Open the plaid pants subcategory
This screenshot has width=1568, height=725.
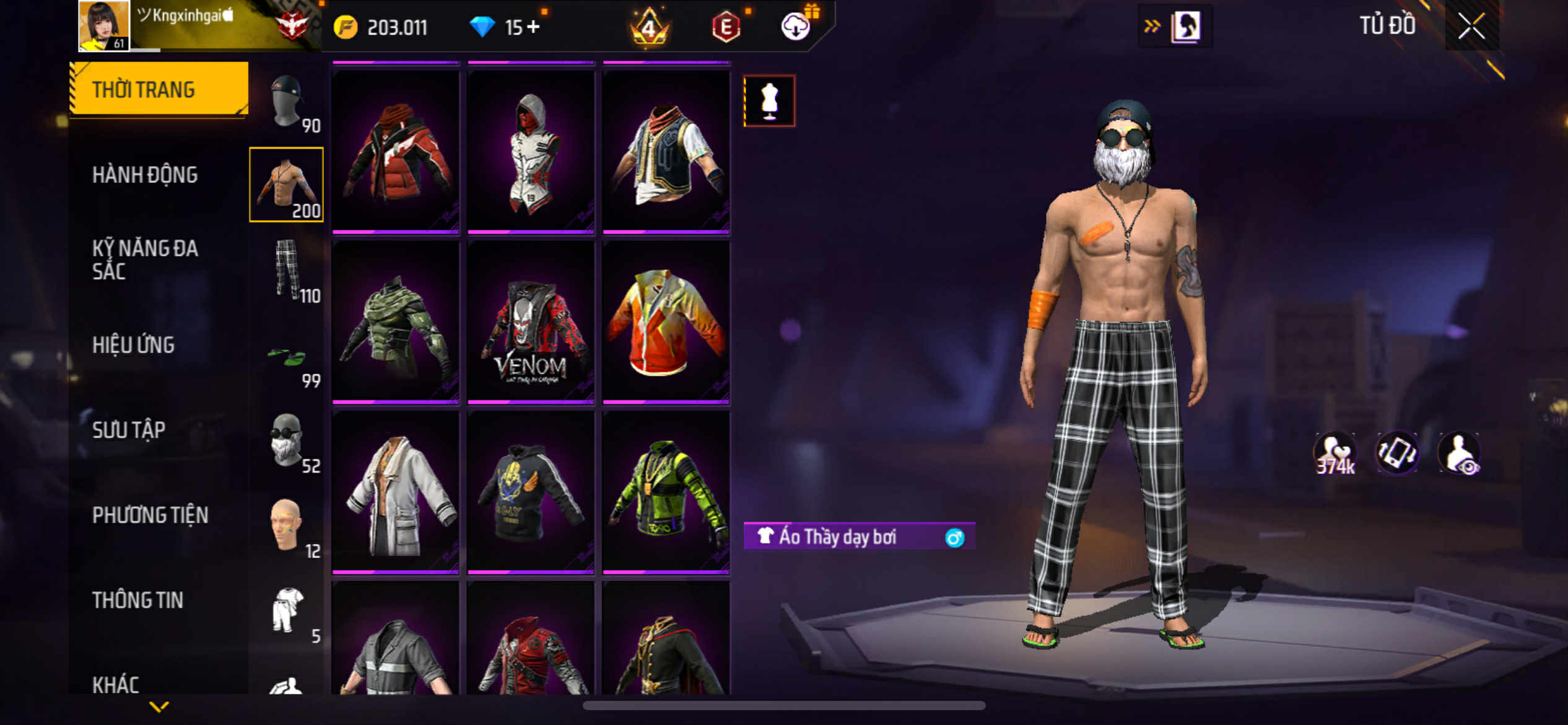[x=287, y=270]
